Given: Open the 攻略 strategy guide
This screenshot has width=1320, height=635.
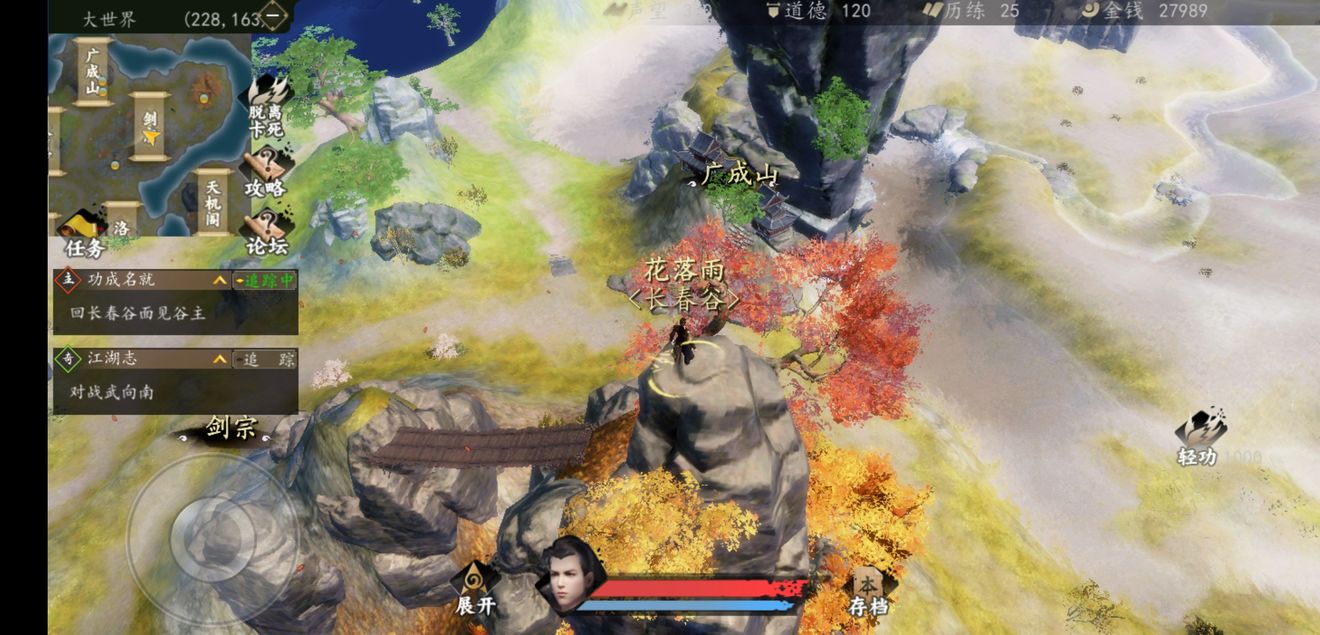Looking at the screenshot, I should (266, 170).
